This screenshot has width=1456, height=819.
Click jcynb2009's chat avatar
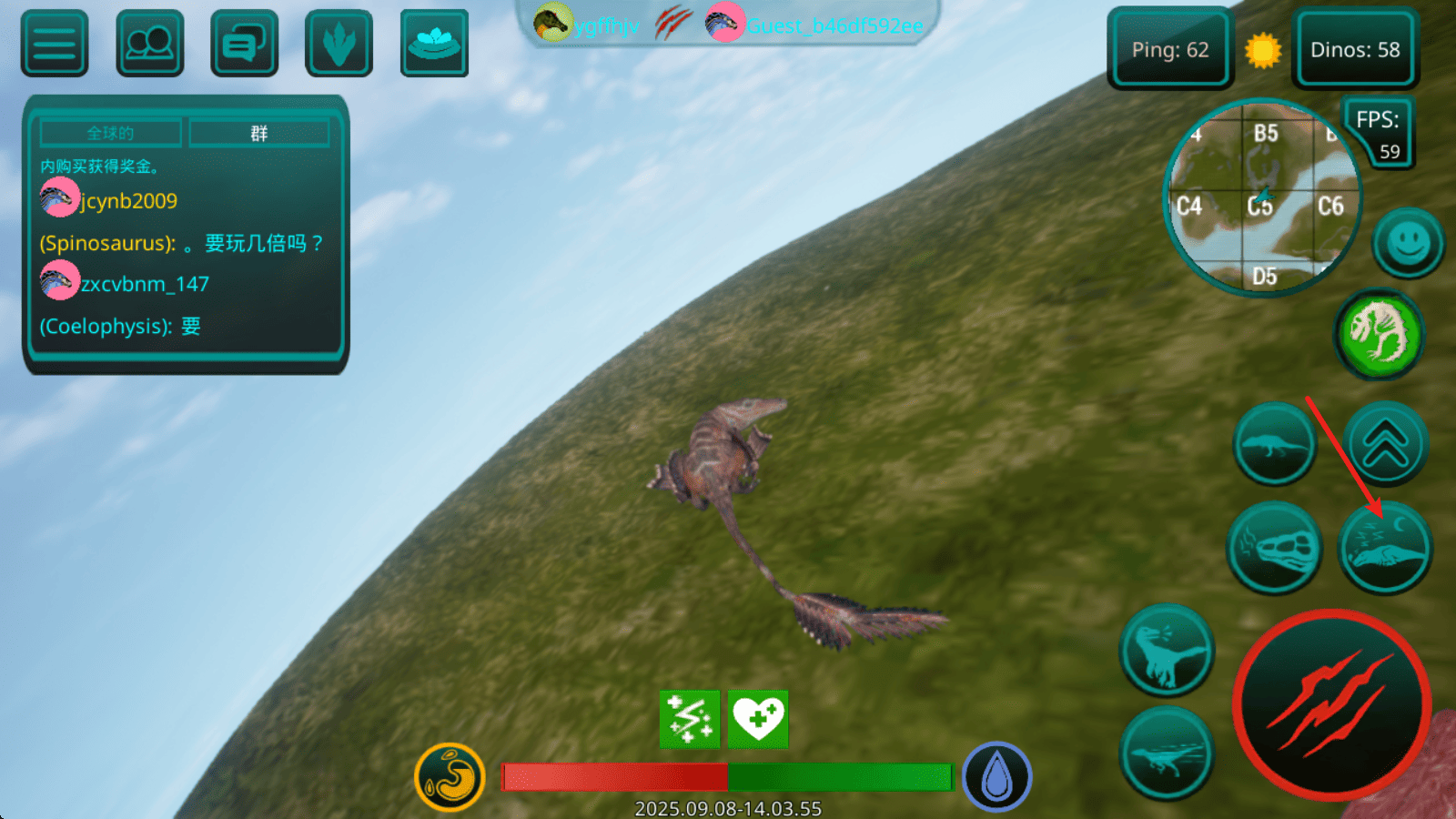(59, 198)
